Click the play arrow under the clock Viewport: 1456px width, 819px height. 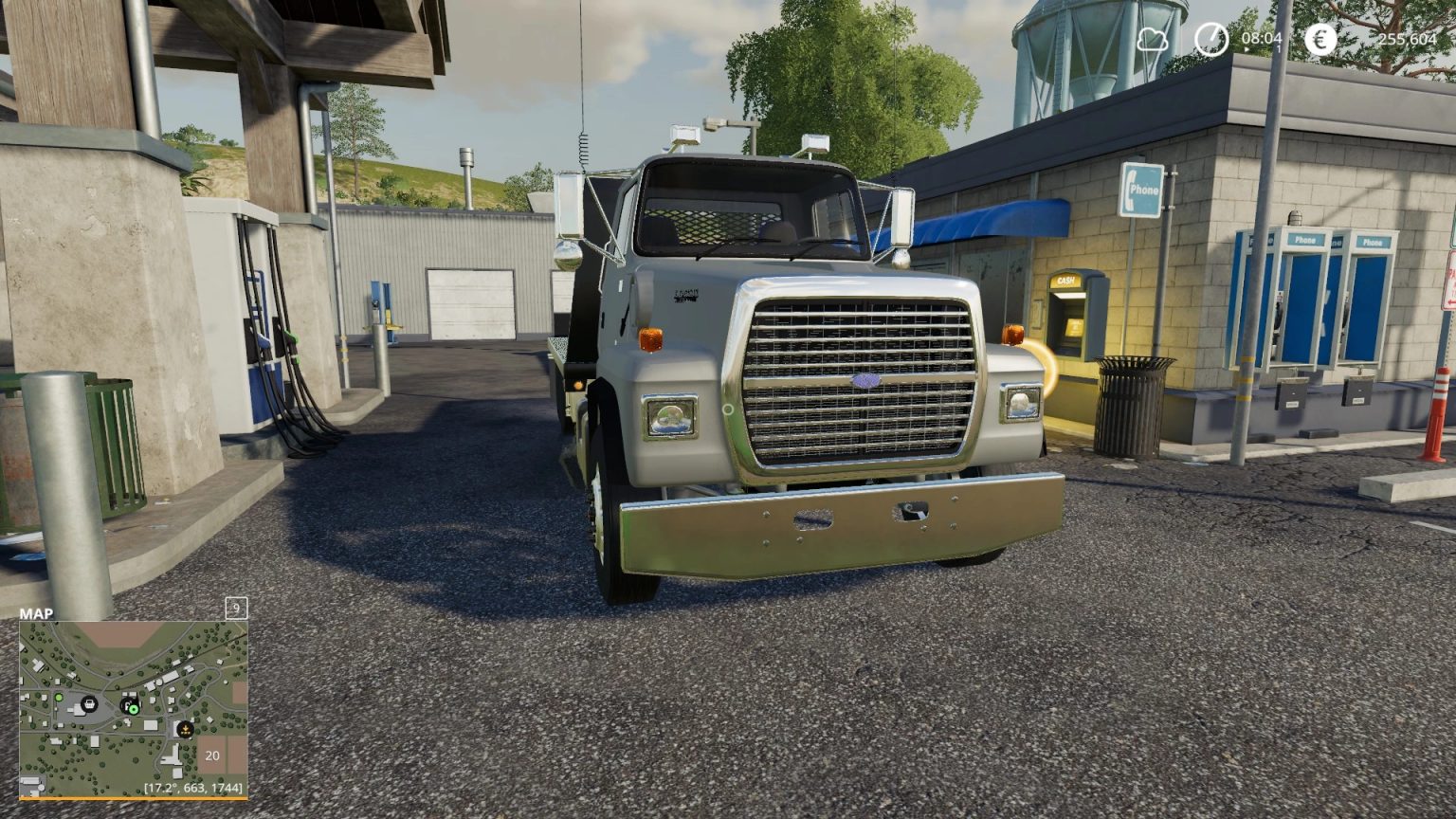point(1247,49)
